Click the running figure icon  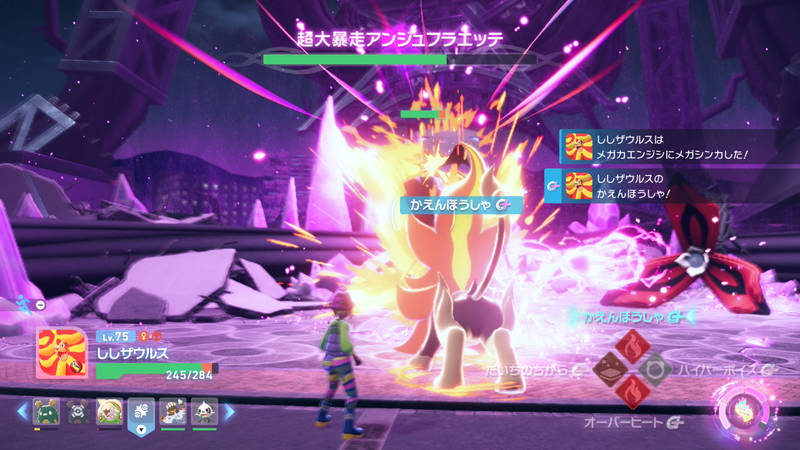(24, 304)
